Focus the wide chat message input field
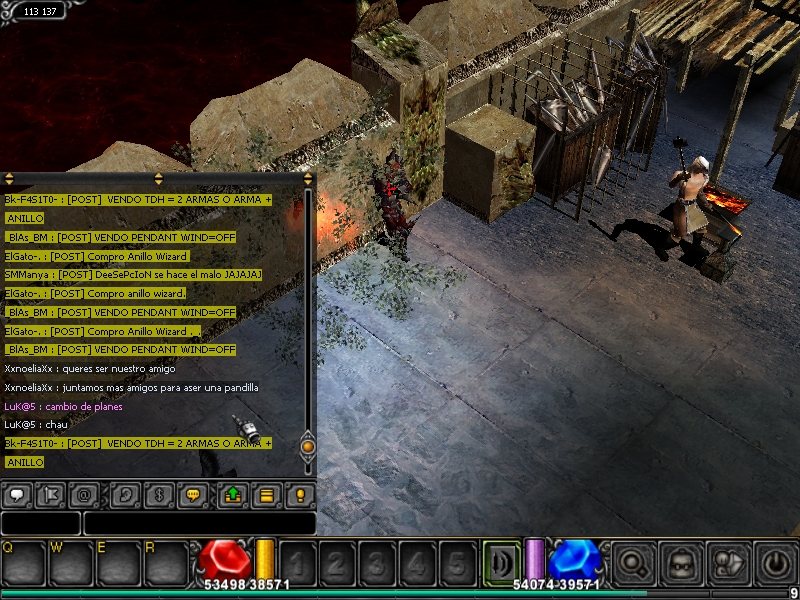800x600 pixels. (199, 523)
